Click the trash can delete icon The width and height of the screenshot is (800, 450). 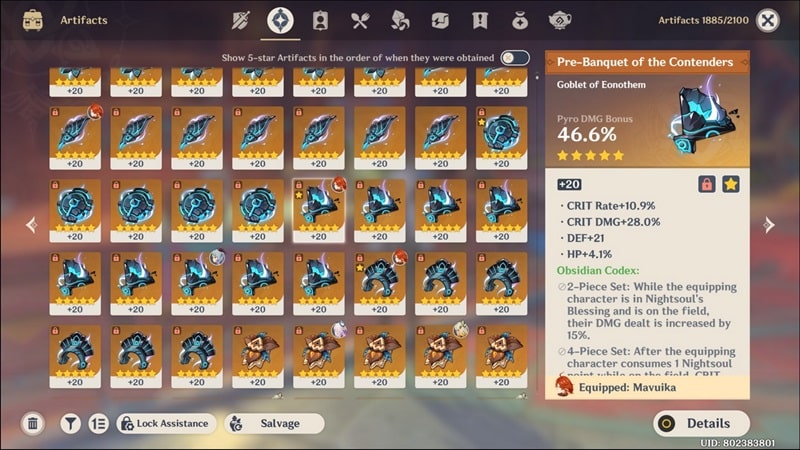click(x=33, y=423)
